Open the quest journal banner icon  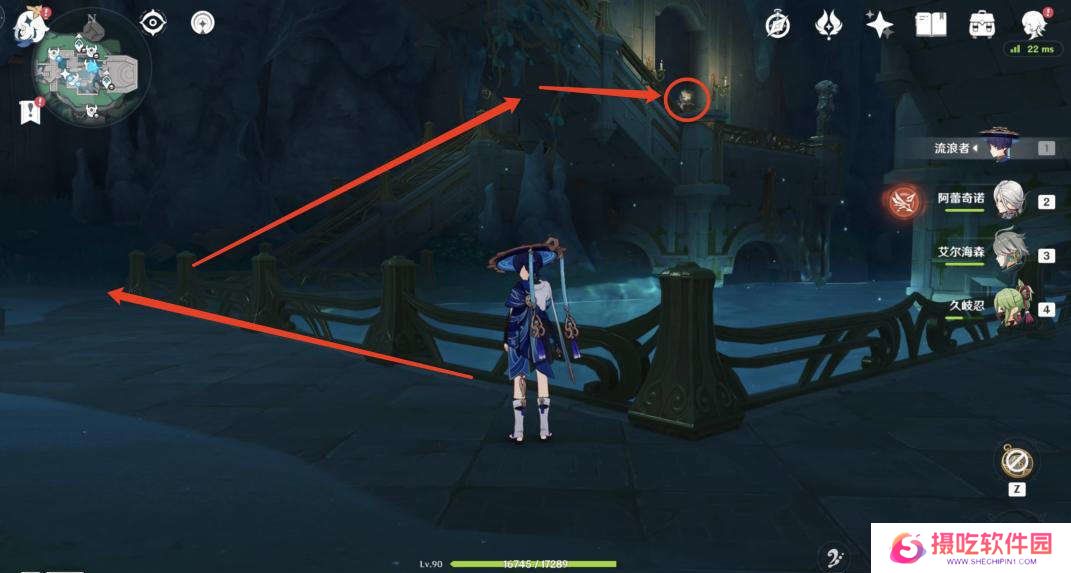tap(30, 112)
